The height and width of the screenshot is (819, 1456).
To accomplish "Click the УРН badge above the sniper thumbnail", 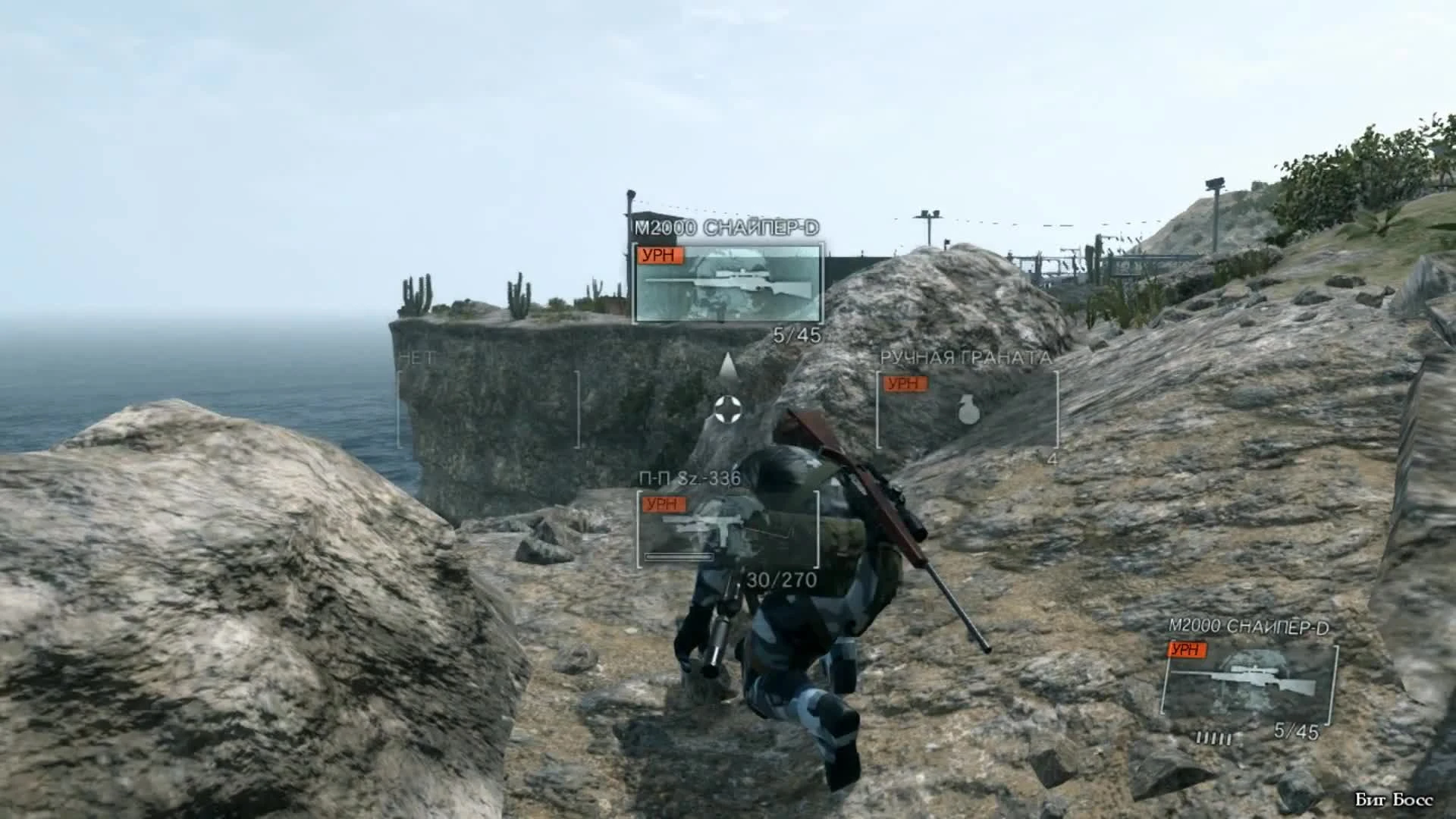I will click(x=661, y=256).
